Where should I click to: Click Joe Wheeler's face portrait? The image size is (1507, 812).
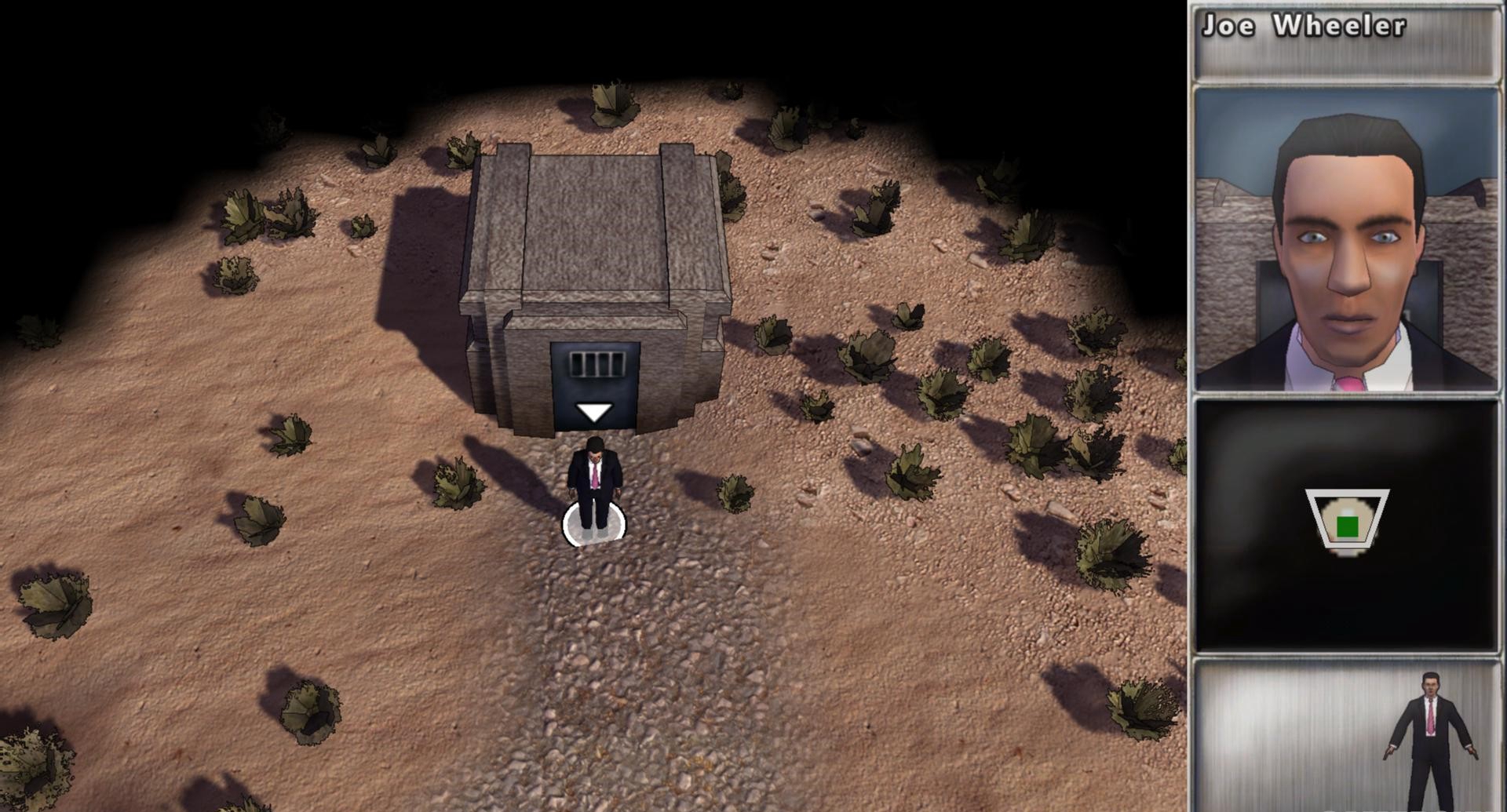click(1346, 239)
